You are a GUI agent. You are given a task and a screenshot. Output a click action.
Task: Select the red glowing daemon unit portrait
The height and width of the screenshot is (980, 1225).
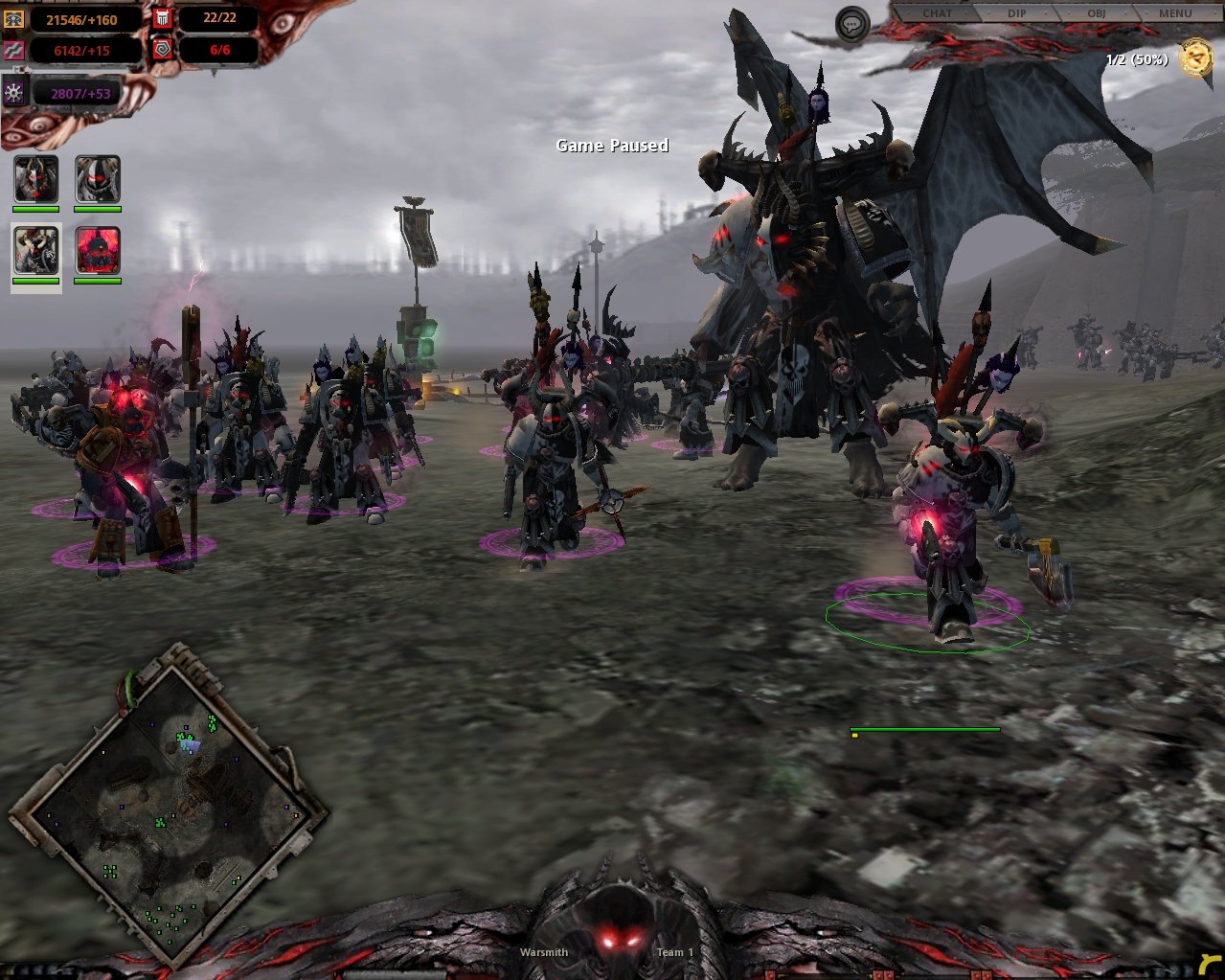[x=98, y=251]
